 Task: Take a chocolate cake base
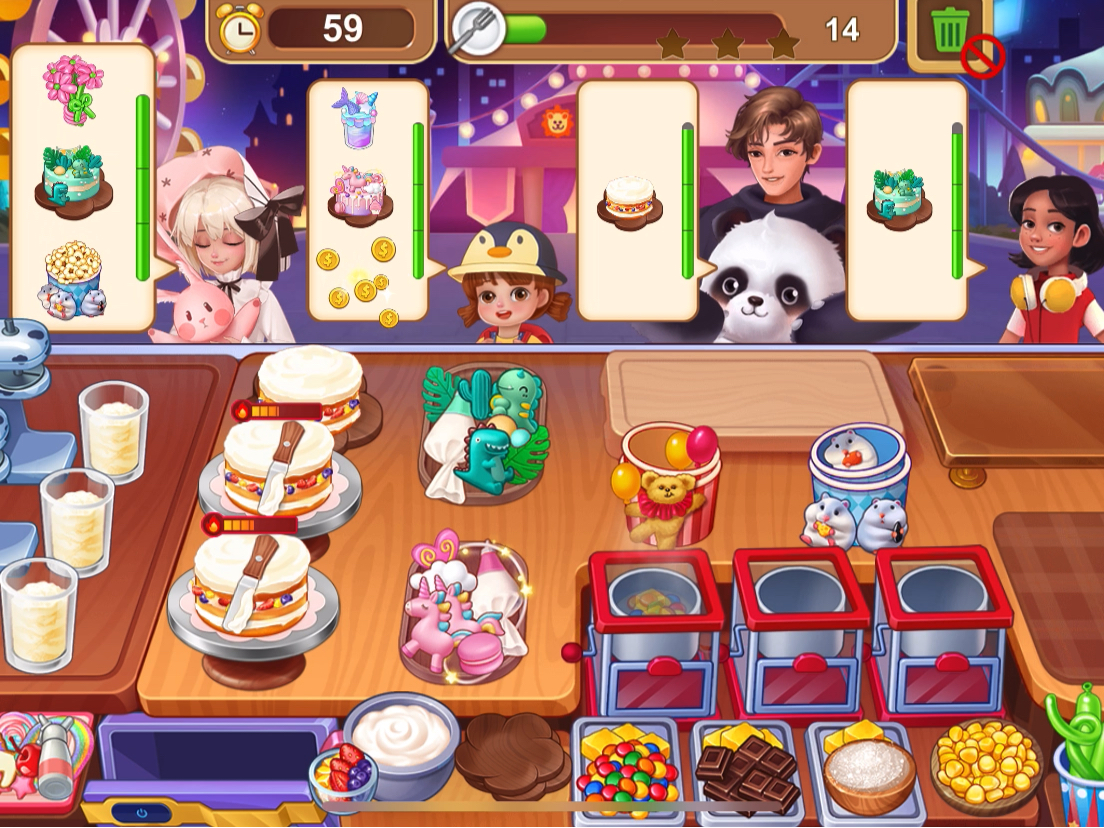click(511, 752)
